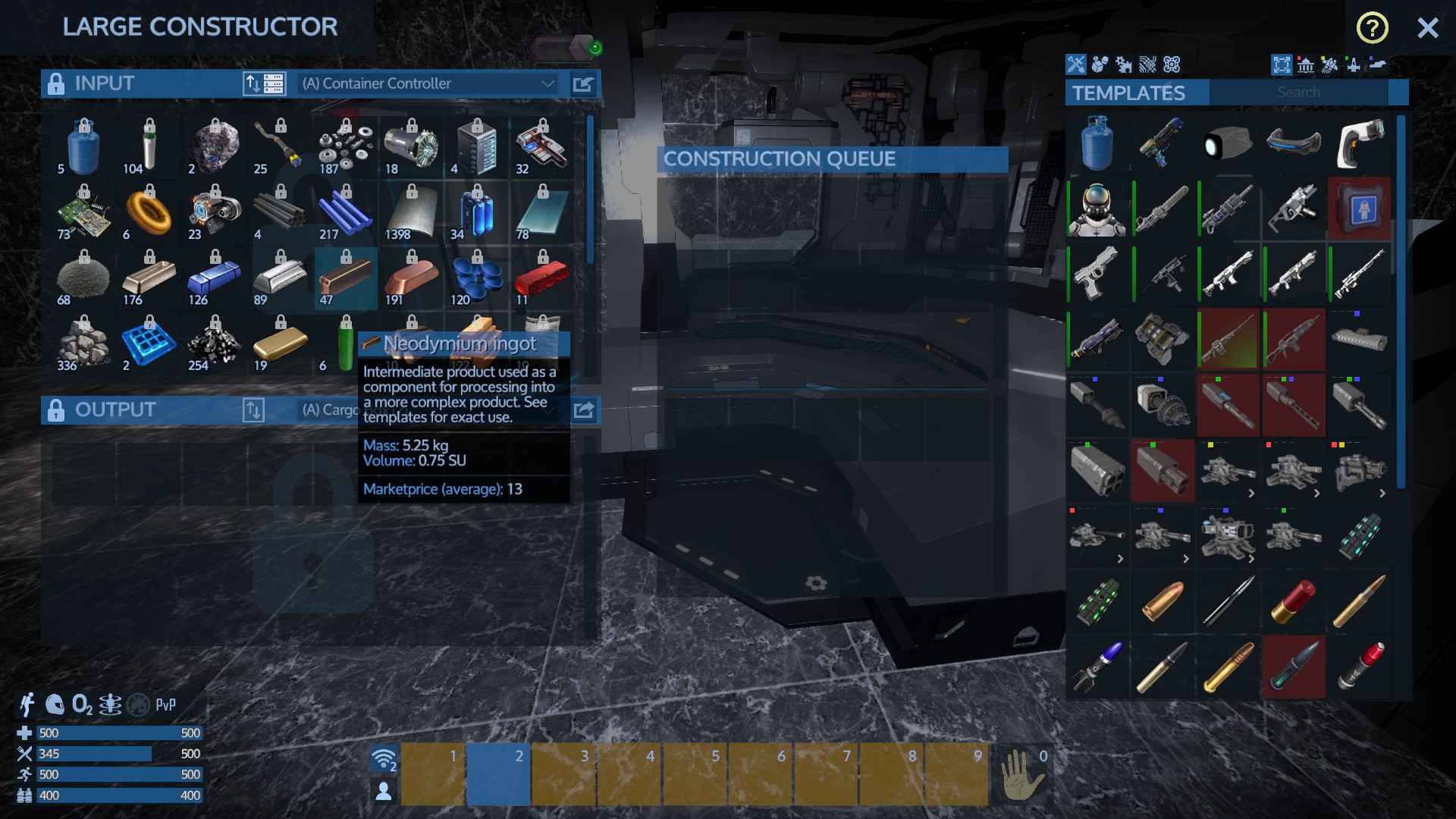Viewport: 1456px width, 819px height.
Task: Open the help question mark button
Action: tap(1372, 29)
